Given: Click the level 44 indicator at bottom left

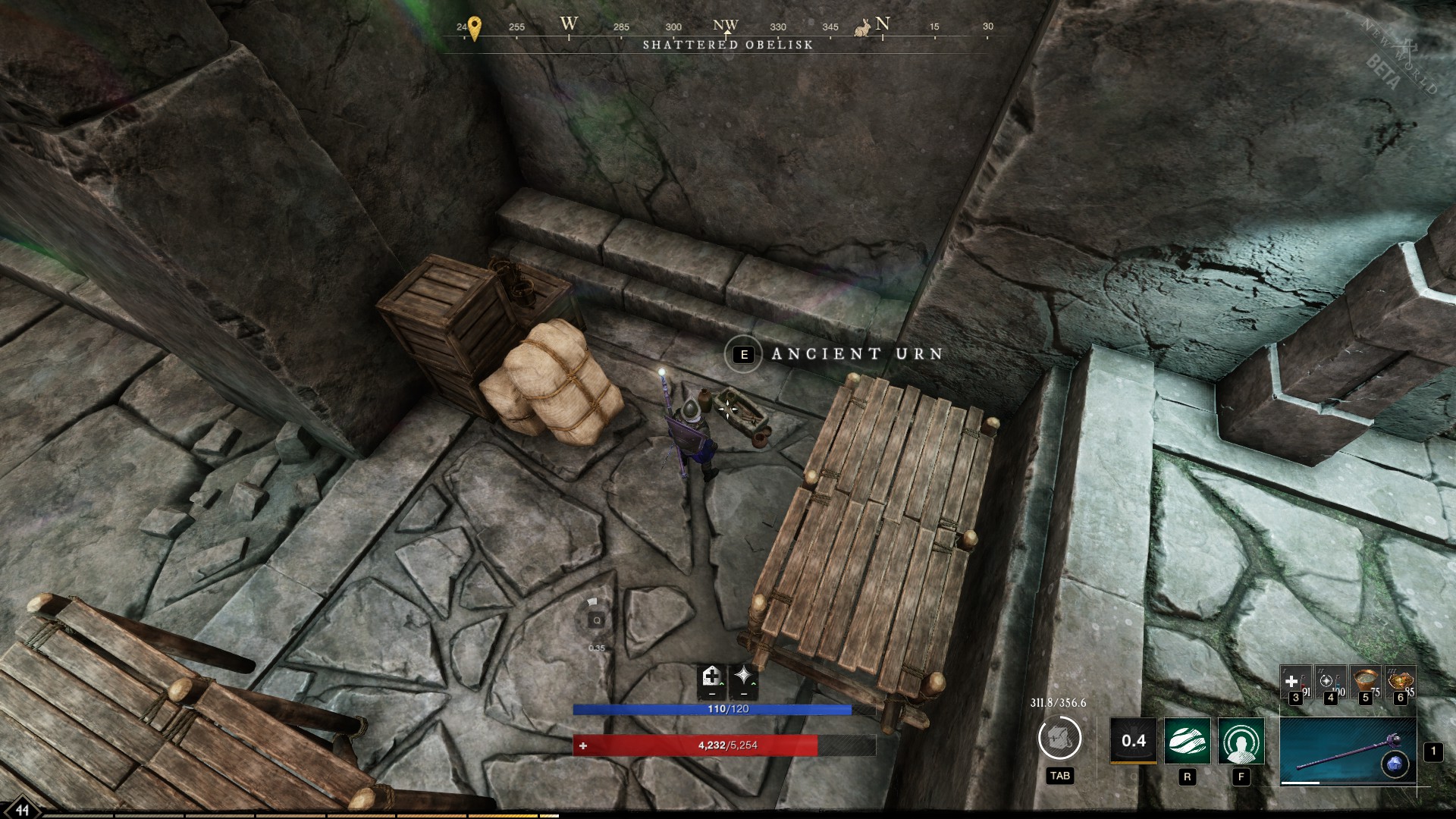Looking at the screenshot, I should coord(23,808).
